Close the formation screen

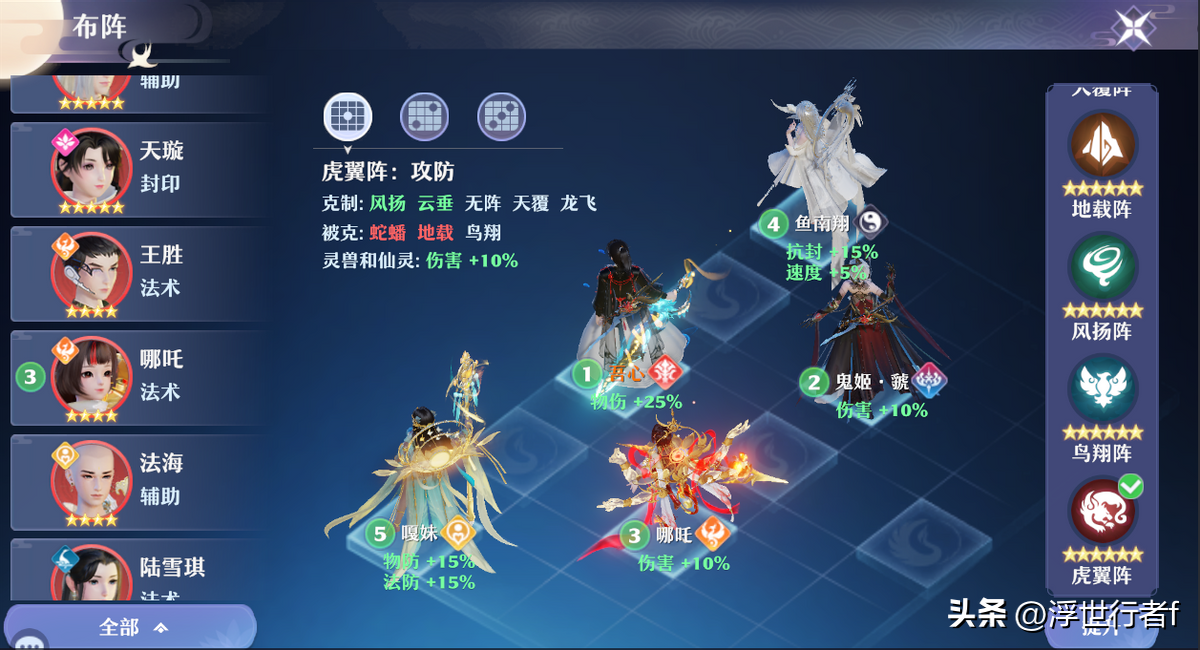1134,28
